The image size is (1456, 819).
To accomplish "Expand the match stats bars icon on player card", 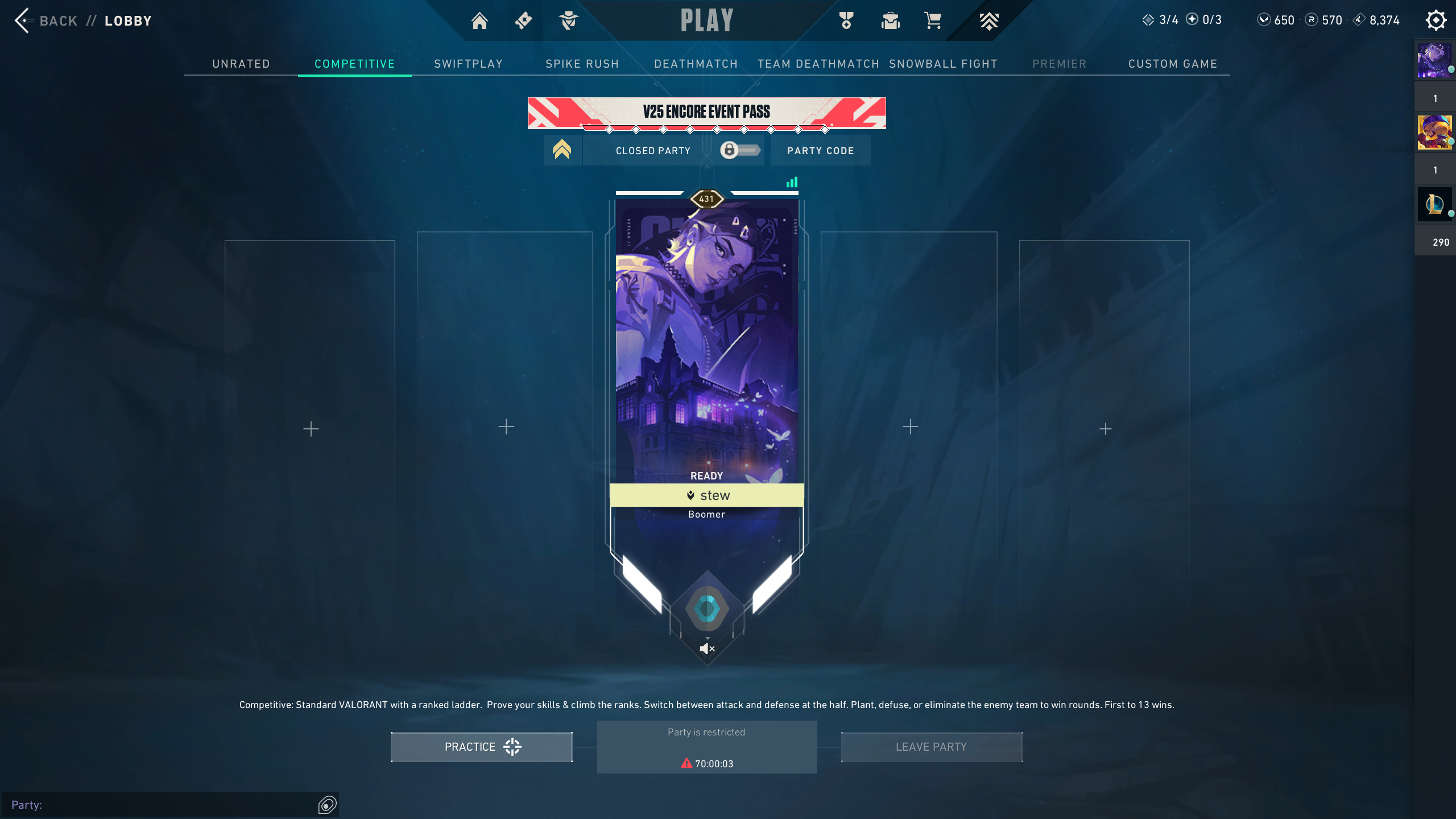I will (793, 182).
